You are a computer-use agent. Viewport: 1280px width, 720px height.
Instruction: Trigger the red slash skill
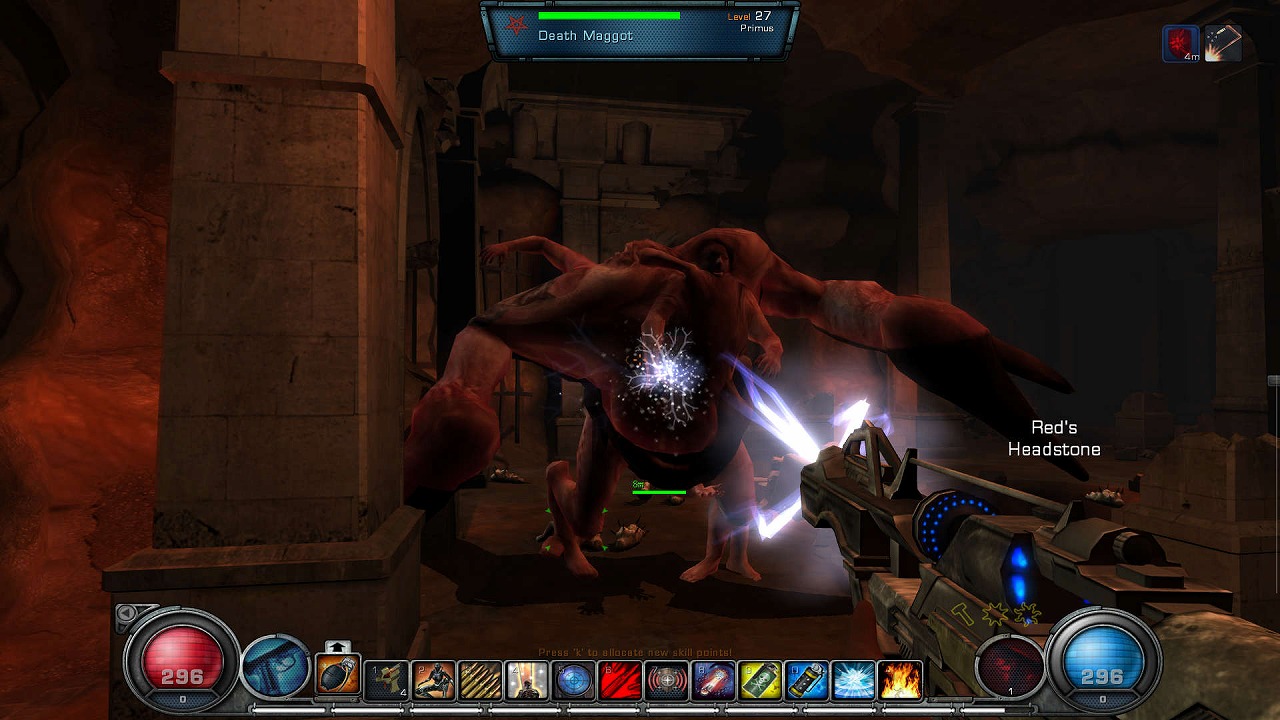pos(620,680)
